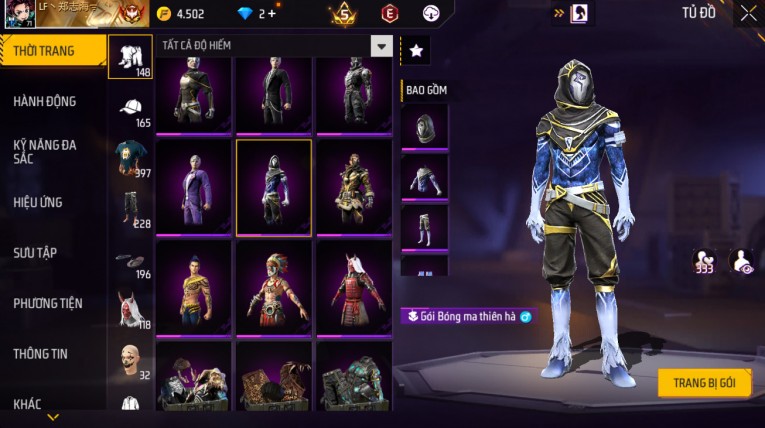The width and height of the screenshot is (765, 428).
Task: Select the feathered tribal headdress outfit
Action: tap(273, 287)
